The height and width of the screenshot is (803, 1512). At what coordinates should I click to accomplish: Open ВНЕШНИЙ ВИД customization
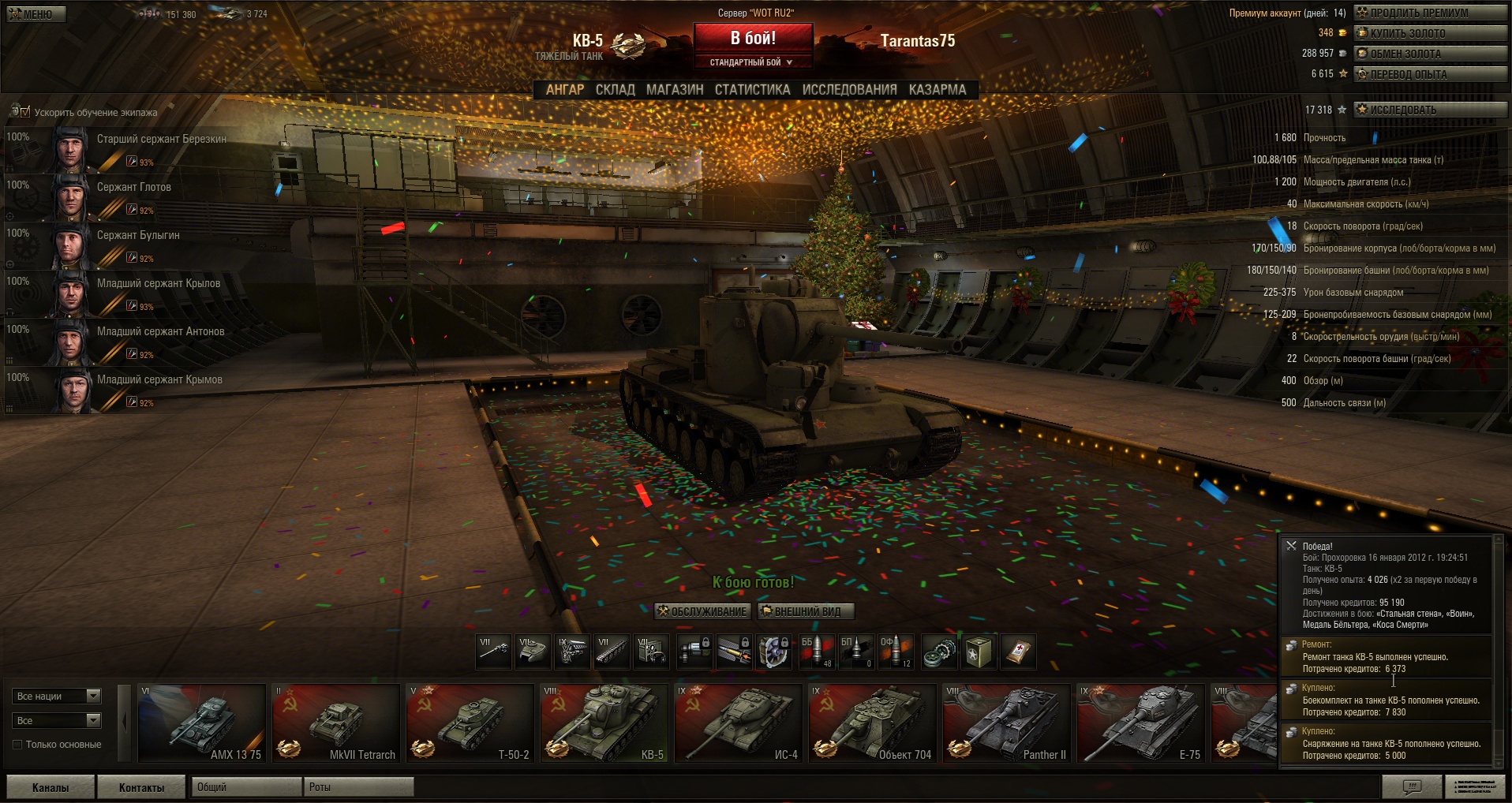(806, 611)
